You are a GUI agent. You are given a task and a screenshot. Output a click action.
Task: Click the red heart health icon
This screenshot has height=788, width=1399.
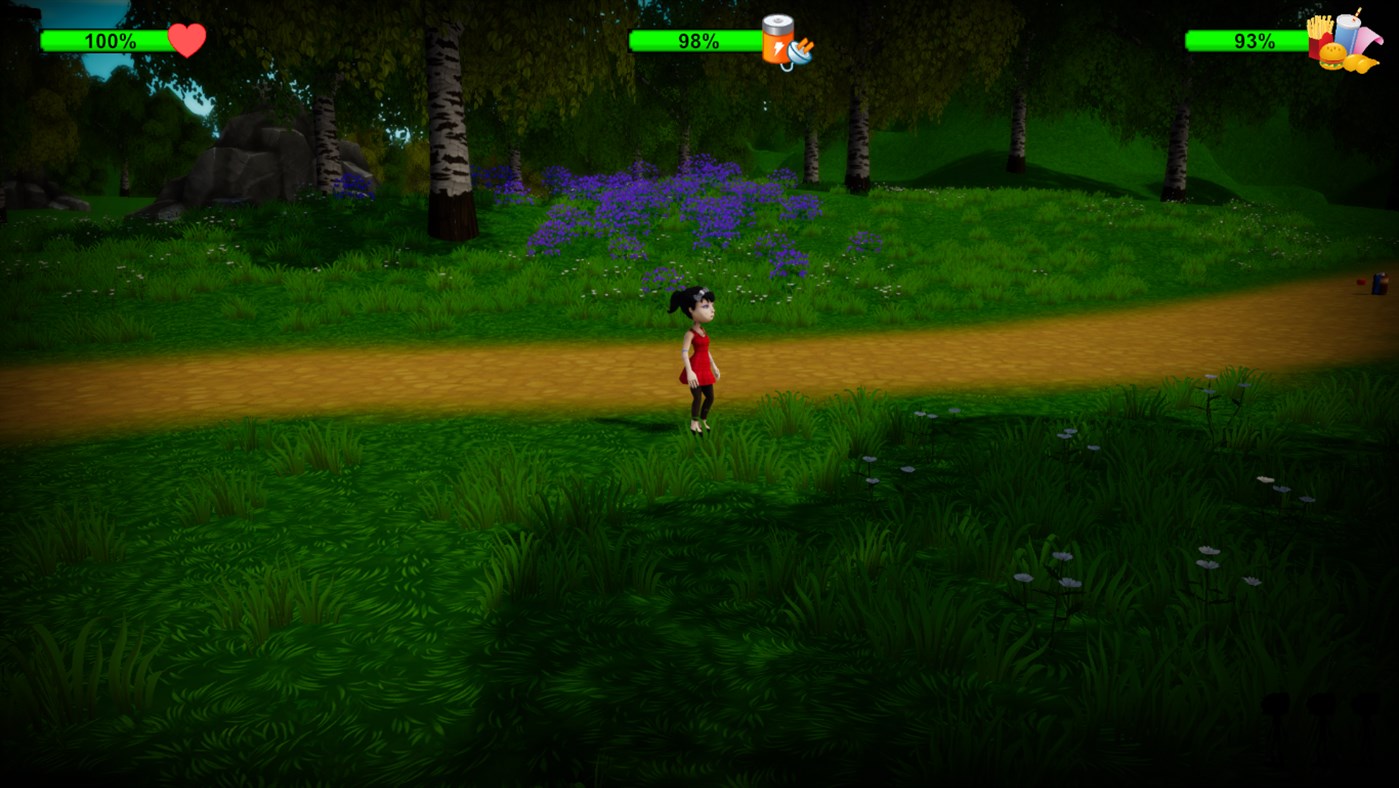187,40
